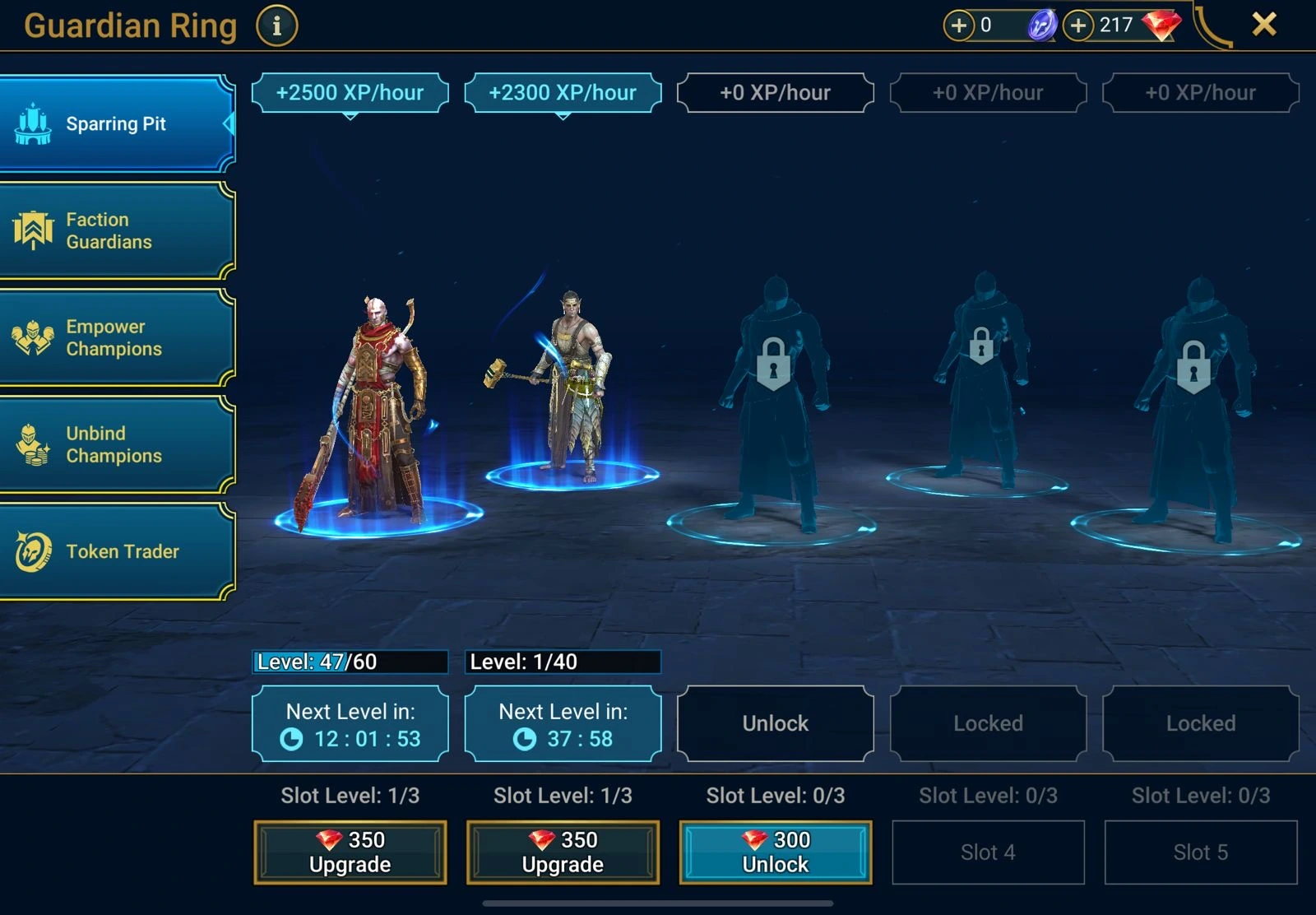
Task: Select the +2300 XP/hour slot label
Action: (563, 93)
